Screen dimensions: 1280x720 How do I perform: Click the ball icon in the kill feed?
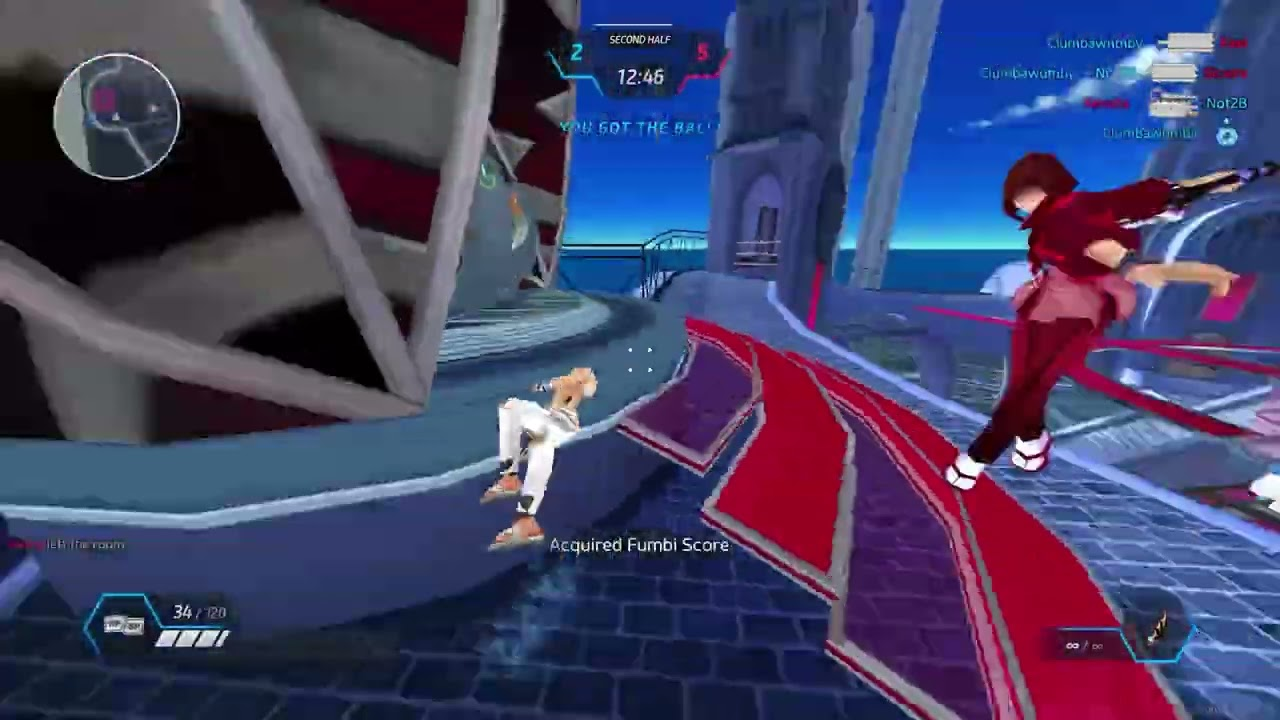click(x=1227, y=135)
